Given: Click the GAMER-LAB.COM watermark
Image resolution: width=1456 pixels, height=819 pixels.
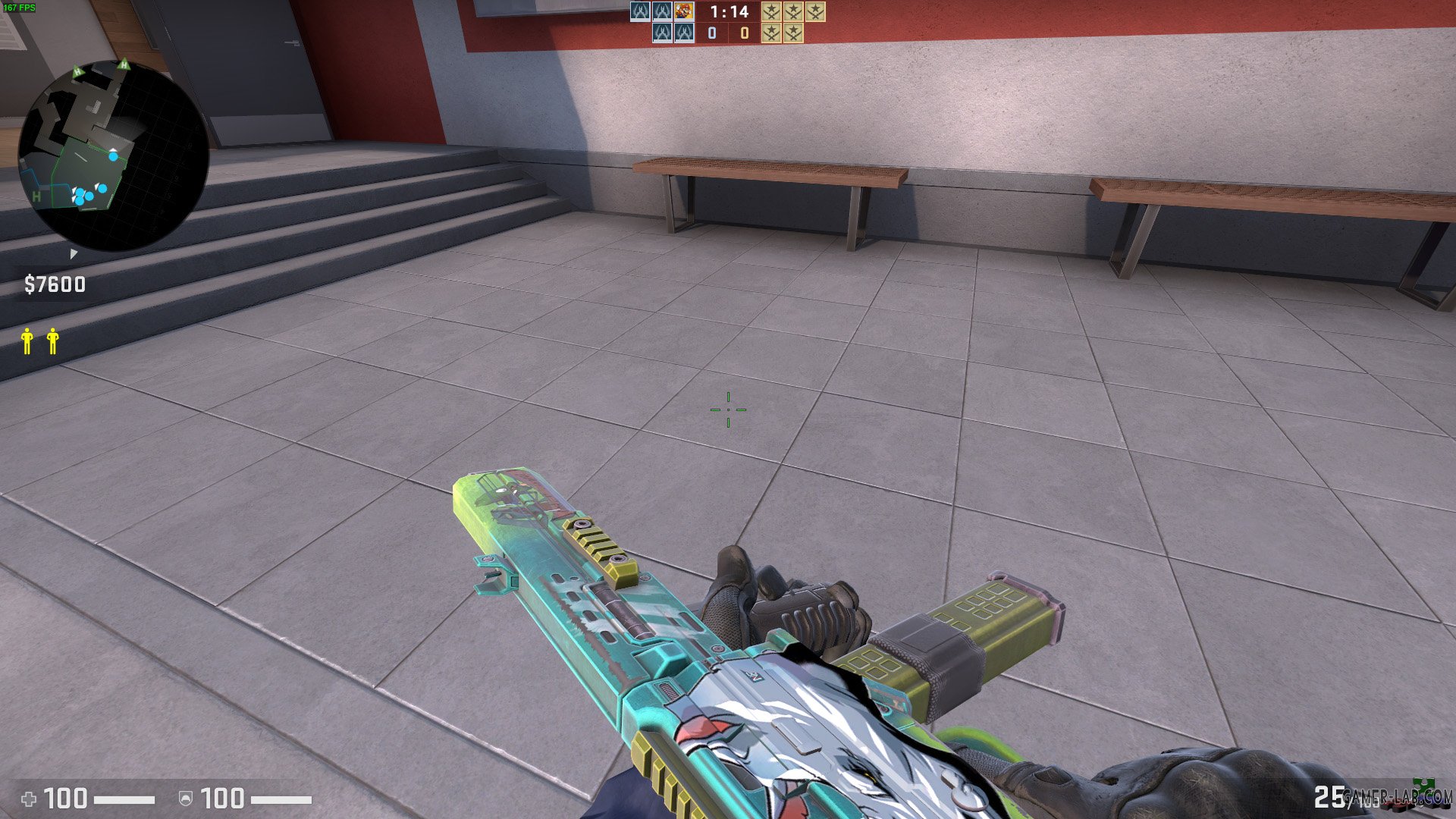Looking at the screenshot, I should point(1398,796).
